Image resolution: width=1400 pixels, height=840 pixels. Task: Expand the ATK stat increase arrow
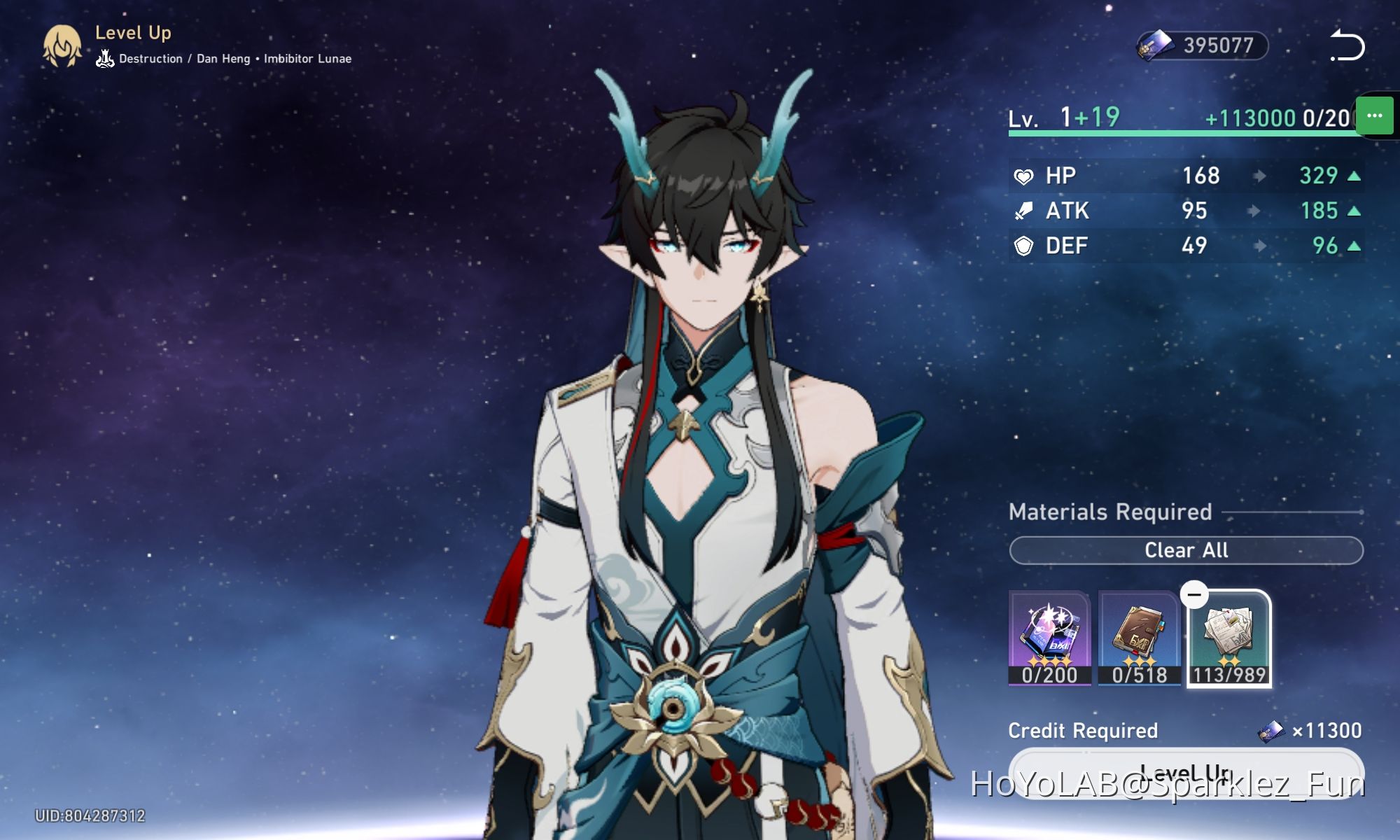pyautogui.click(x=1353, y=211)
